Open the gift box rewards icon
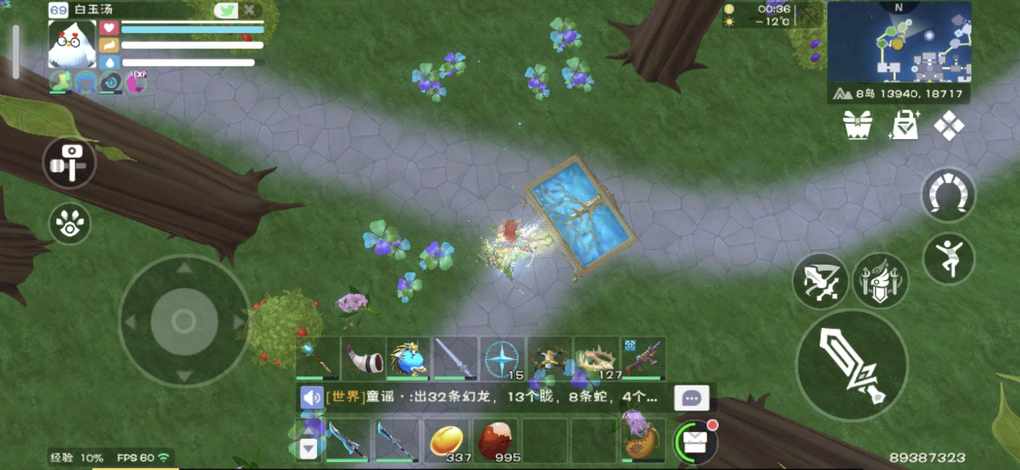Screen dimensions: 1020x470 click(857, 125)
